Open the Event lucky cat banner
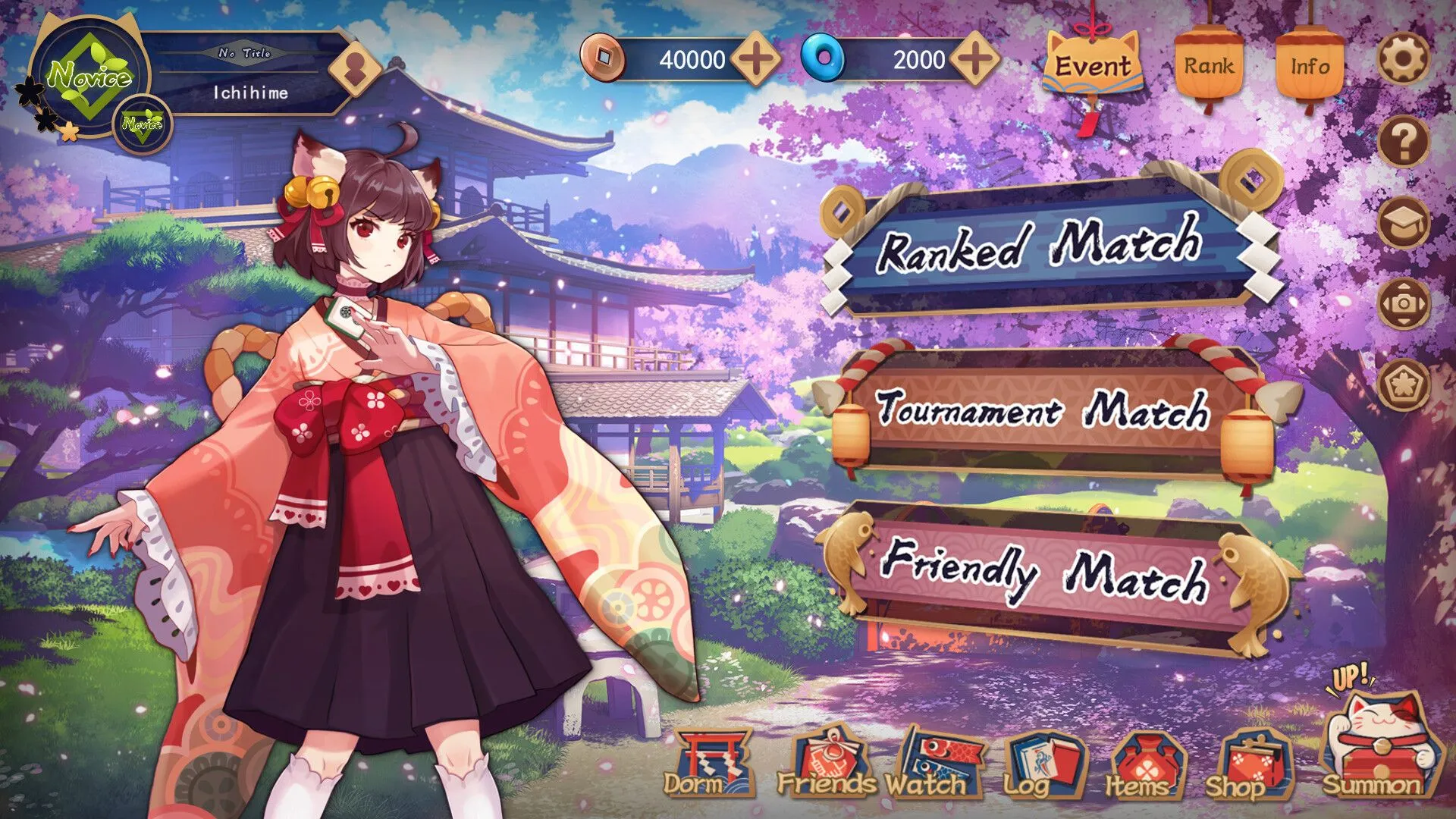Screen dimensions: 1456x819 click(1092, 67)
